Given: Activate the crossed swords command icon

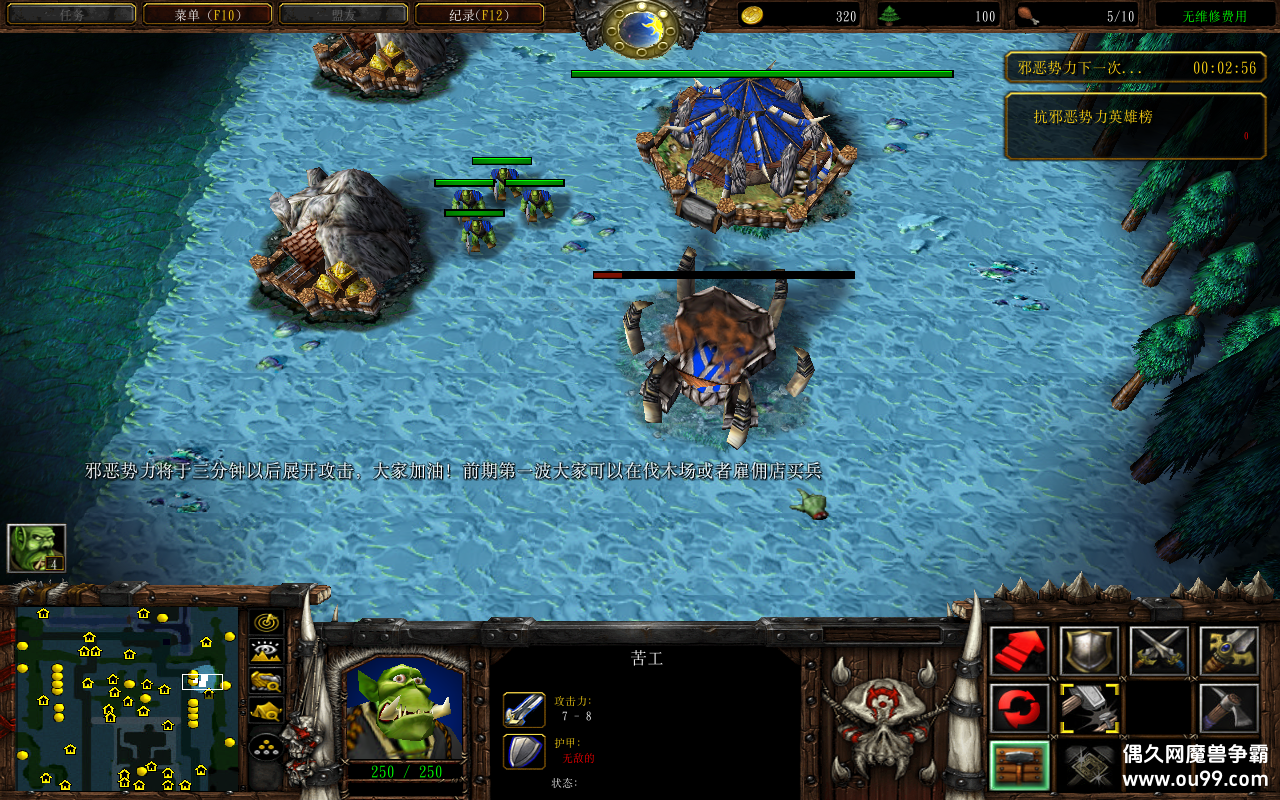Looking at the screenshot, I should coord(1159,651).
